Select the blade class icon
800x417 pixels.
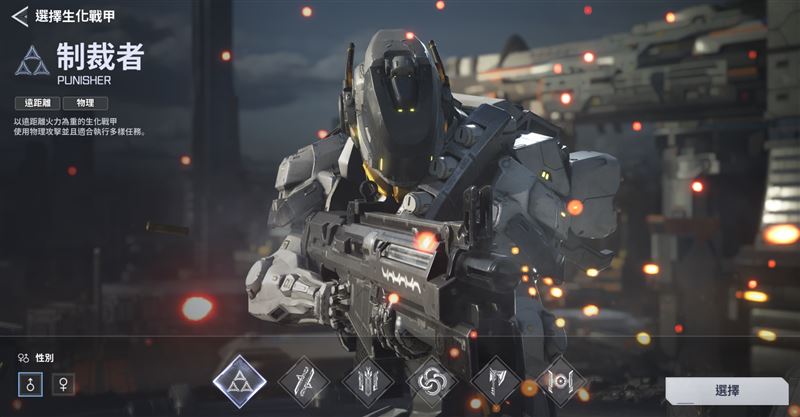tap(304, 382)
